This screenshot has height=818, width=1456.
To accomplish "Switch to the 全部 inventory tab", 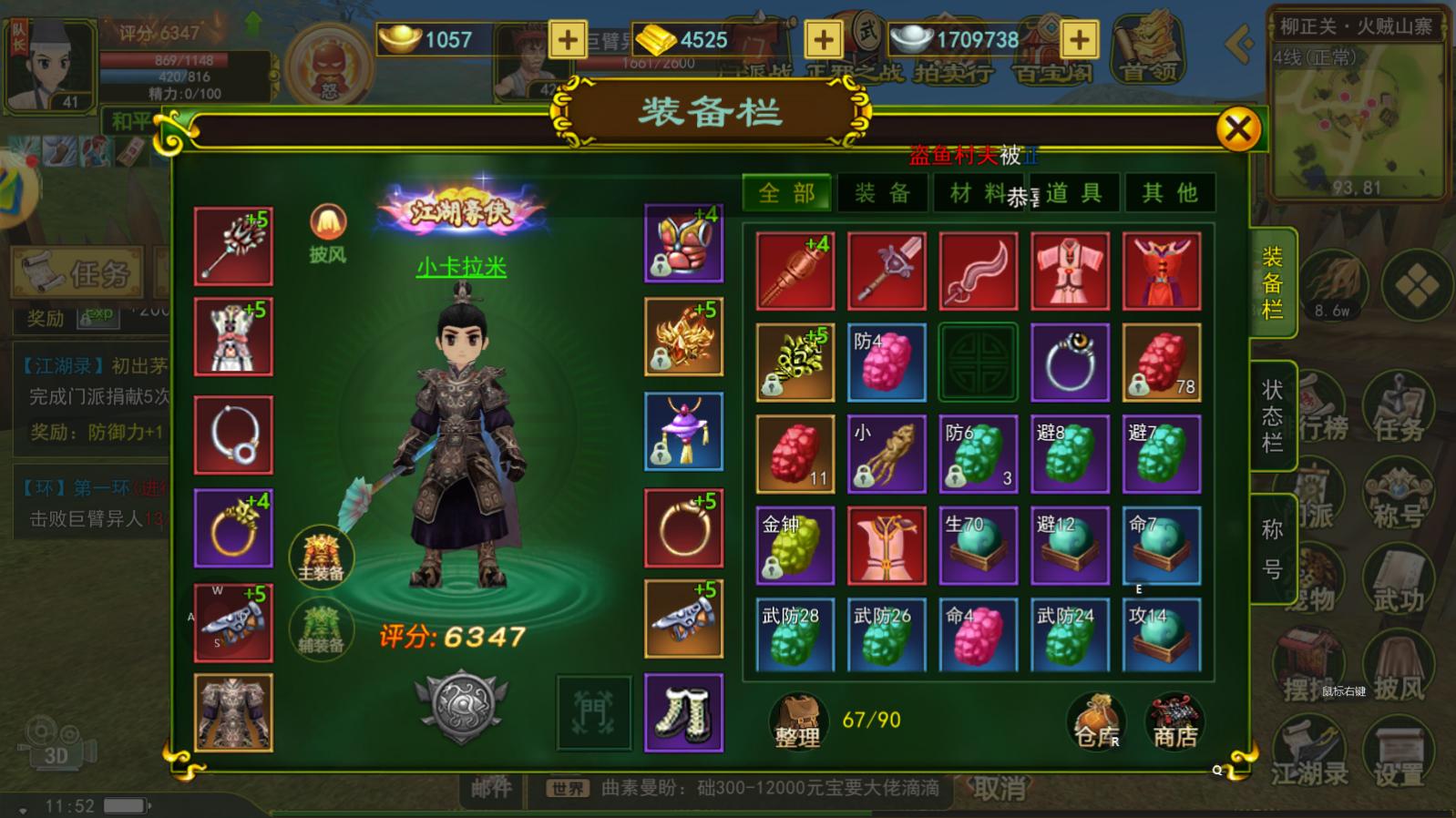I will coord(786,193).
